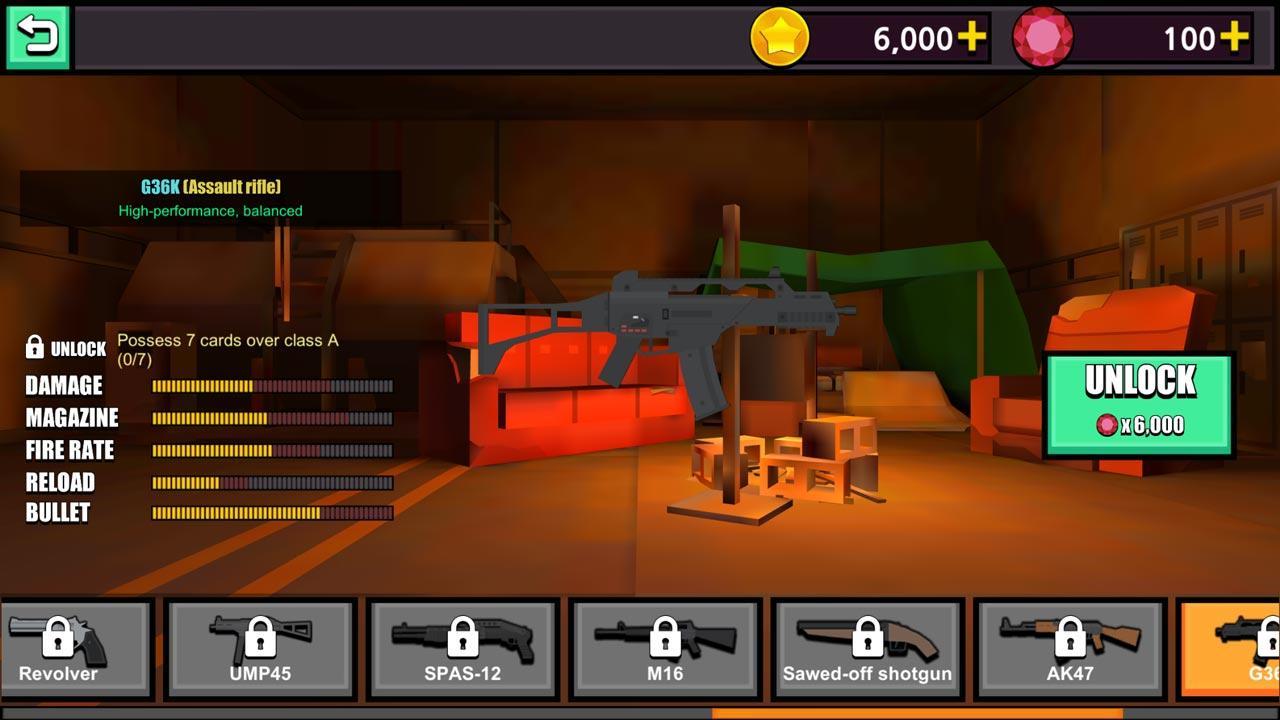Click the gold star coin icon
This screenshot has width=1280, height=720.
(782, 39)
